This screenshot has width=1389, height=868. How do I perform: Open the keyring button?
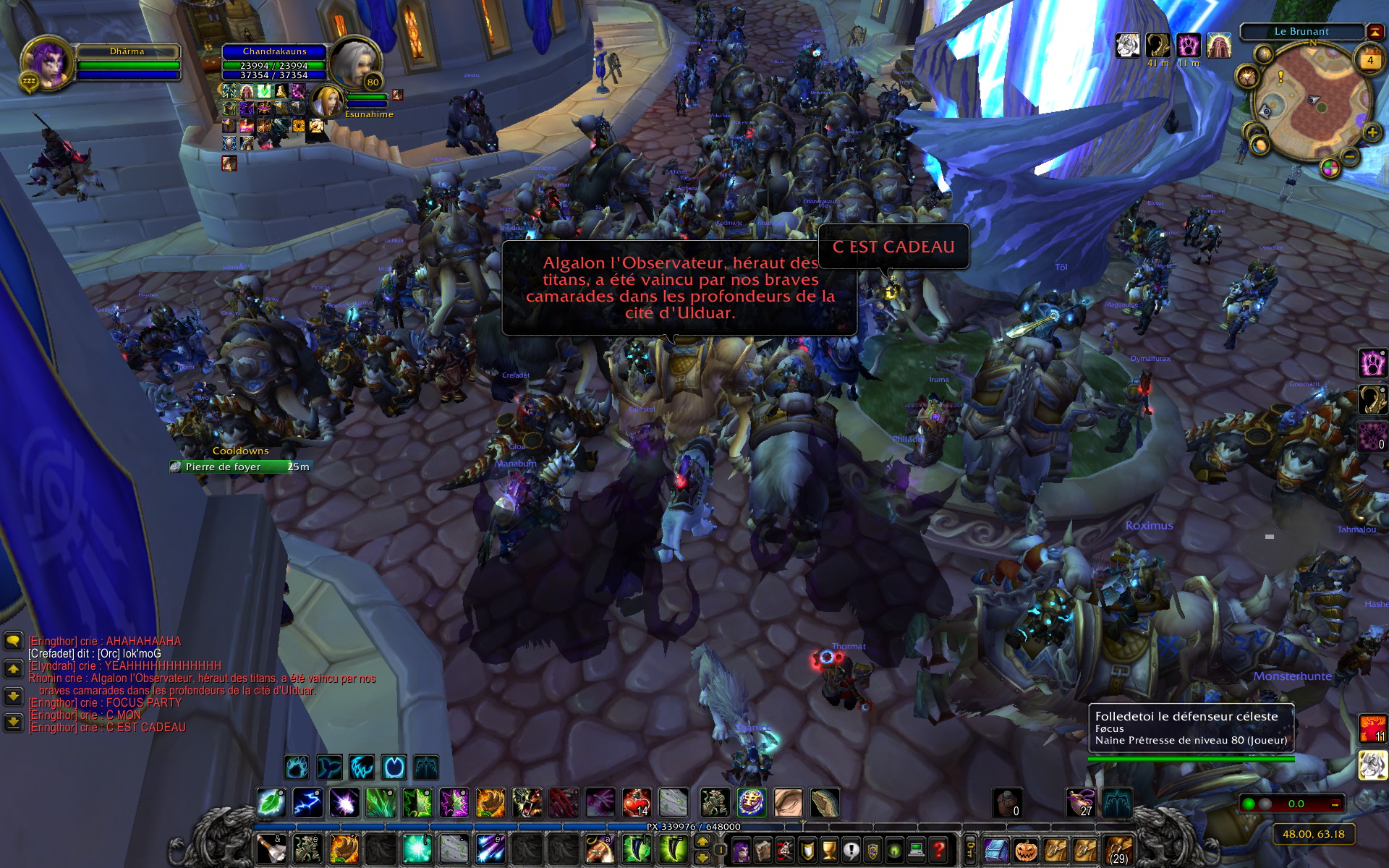[x=970, y=850]
